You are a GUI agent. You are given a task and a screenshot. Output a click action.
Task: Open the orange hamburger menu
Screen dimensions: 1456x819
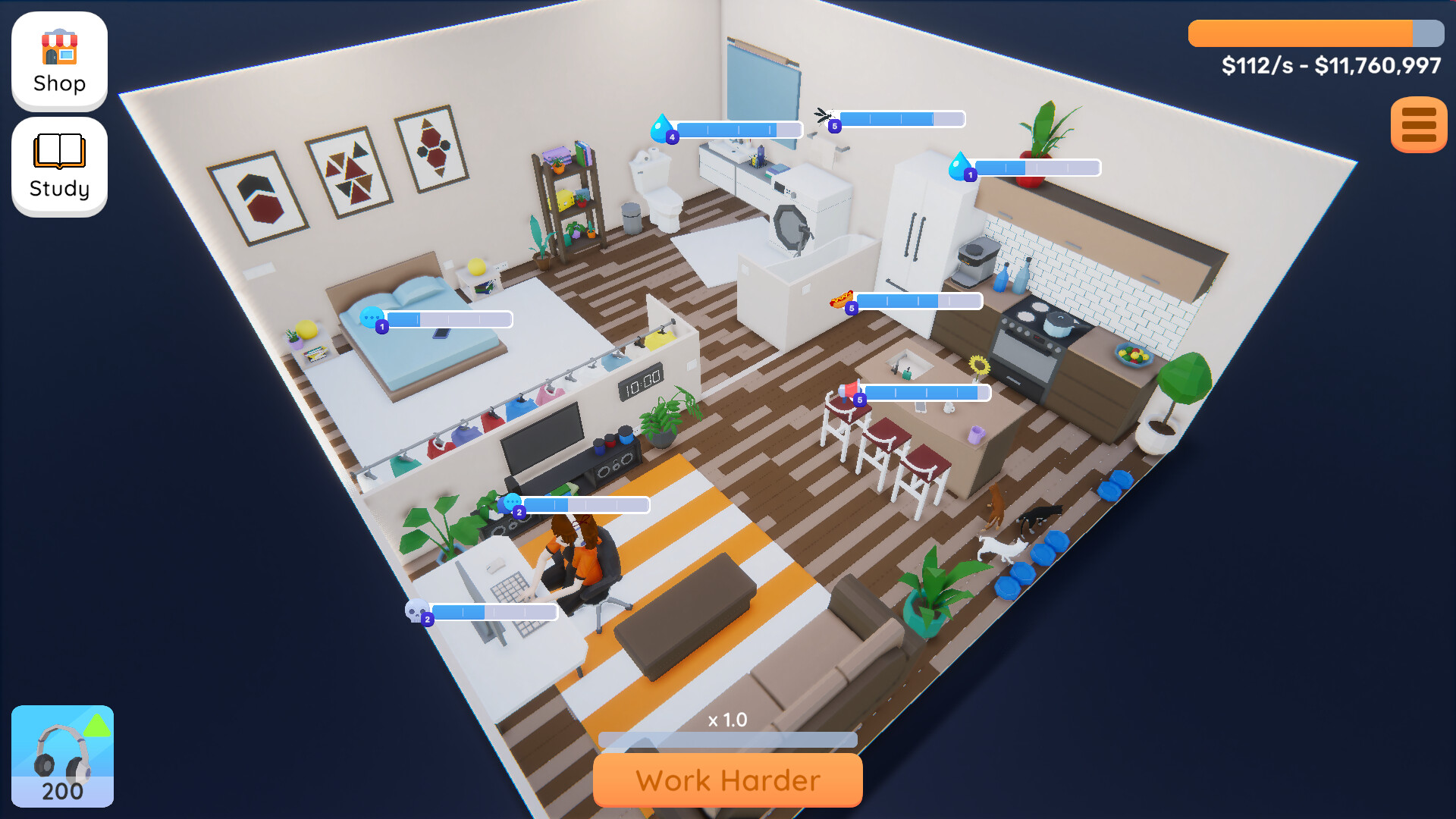tap(1417, 126)
